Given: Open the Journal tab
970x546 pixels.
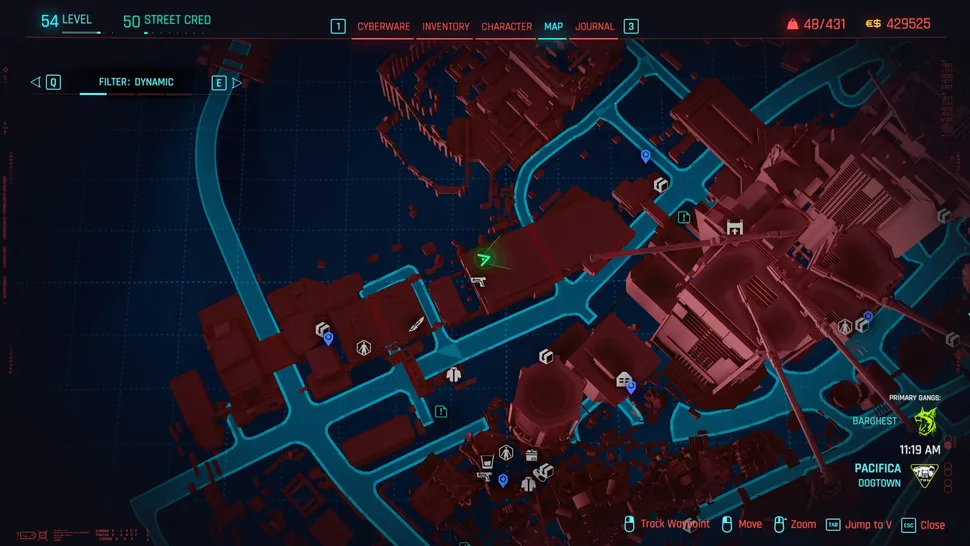Looking at the screenshot, I should click(x=595, y=26).
